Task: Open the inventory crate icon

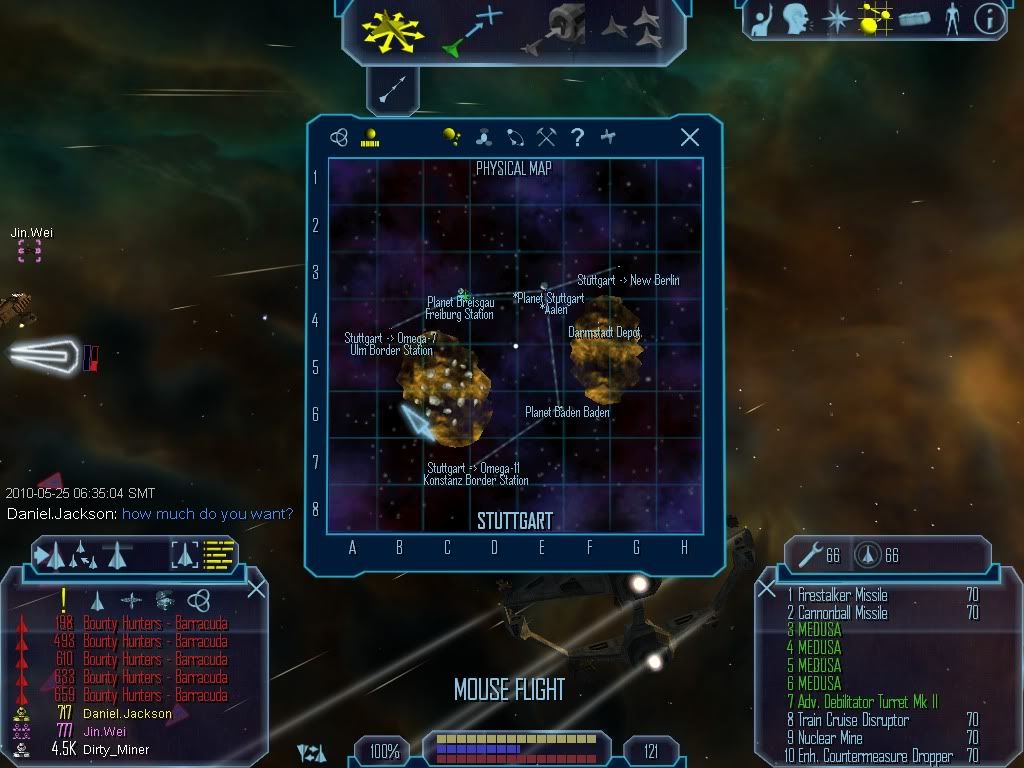Action: coord(914,19)
